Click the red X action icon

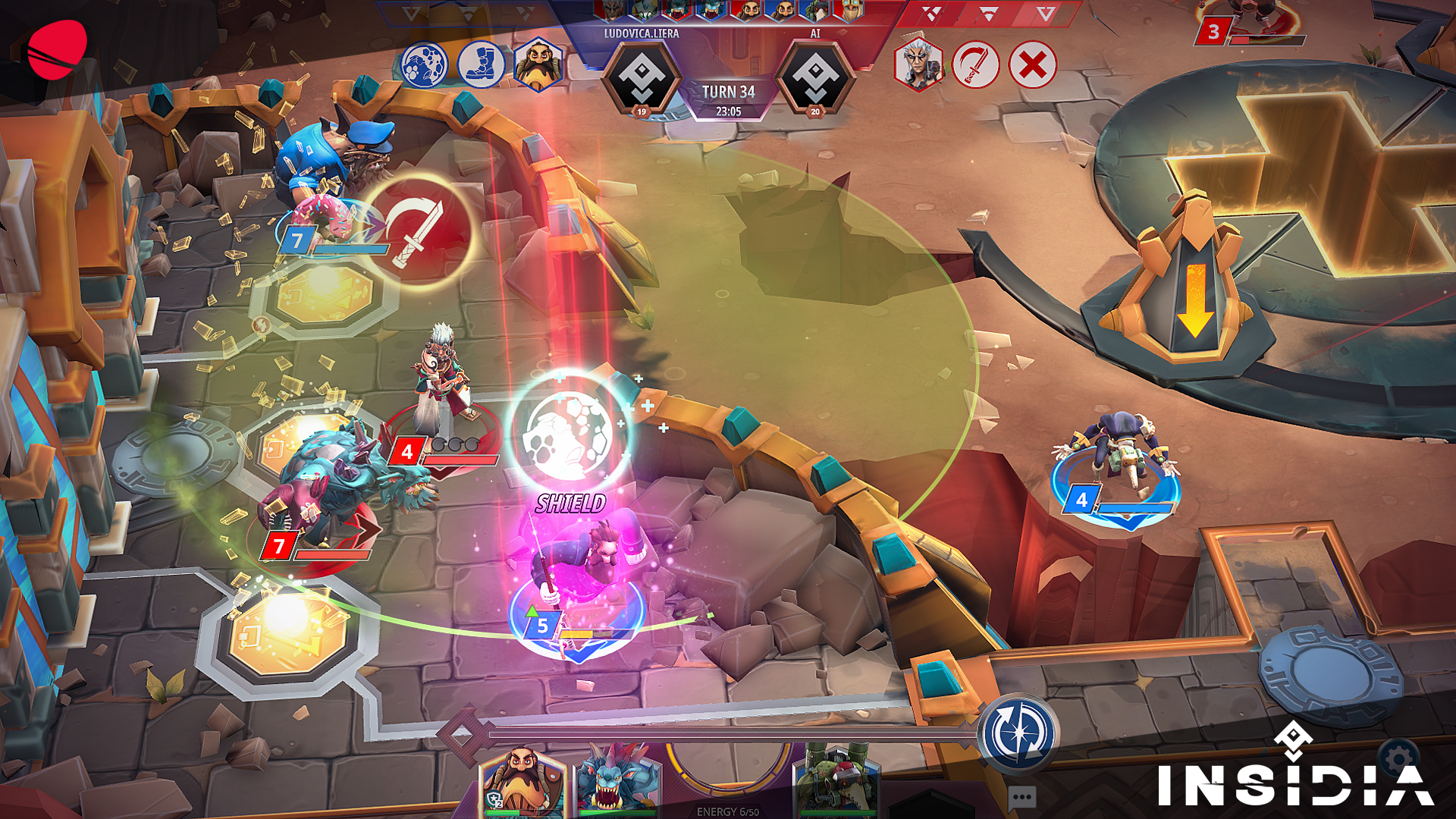pos(1032,65)
